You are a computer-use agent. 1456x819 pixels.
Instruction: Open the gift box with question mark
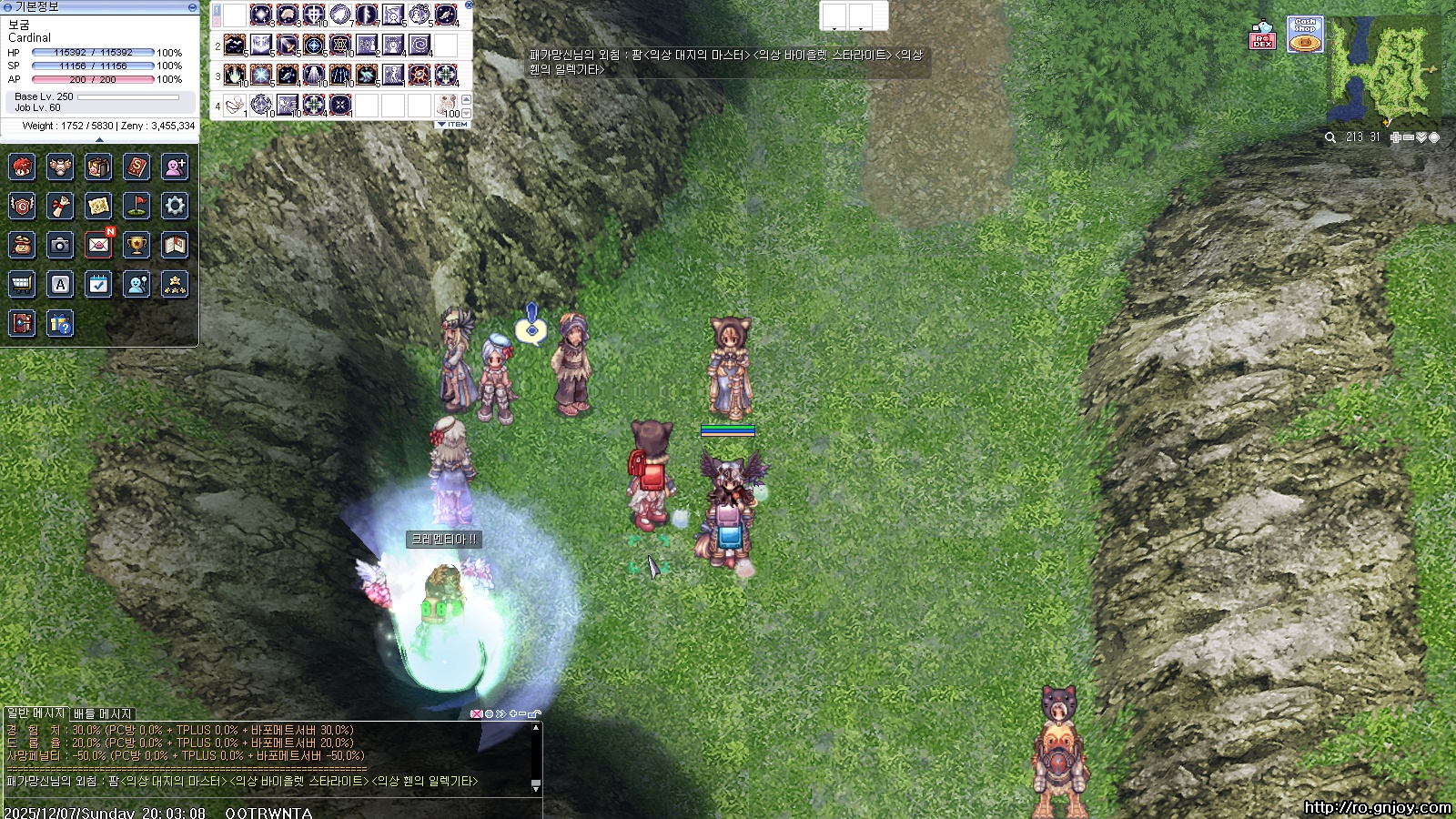click(60, 324)
